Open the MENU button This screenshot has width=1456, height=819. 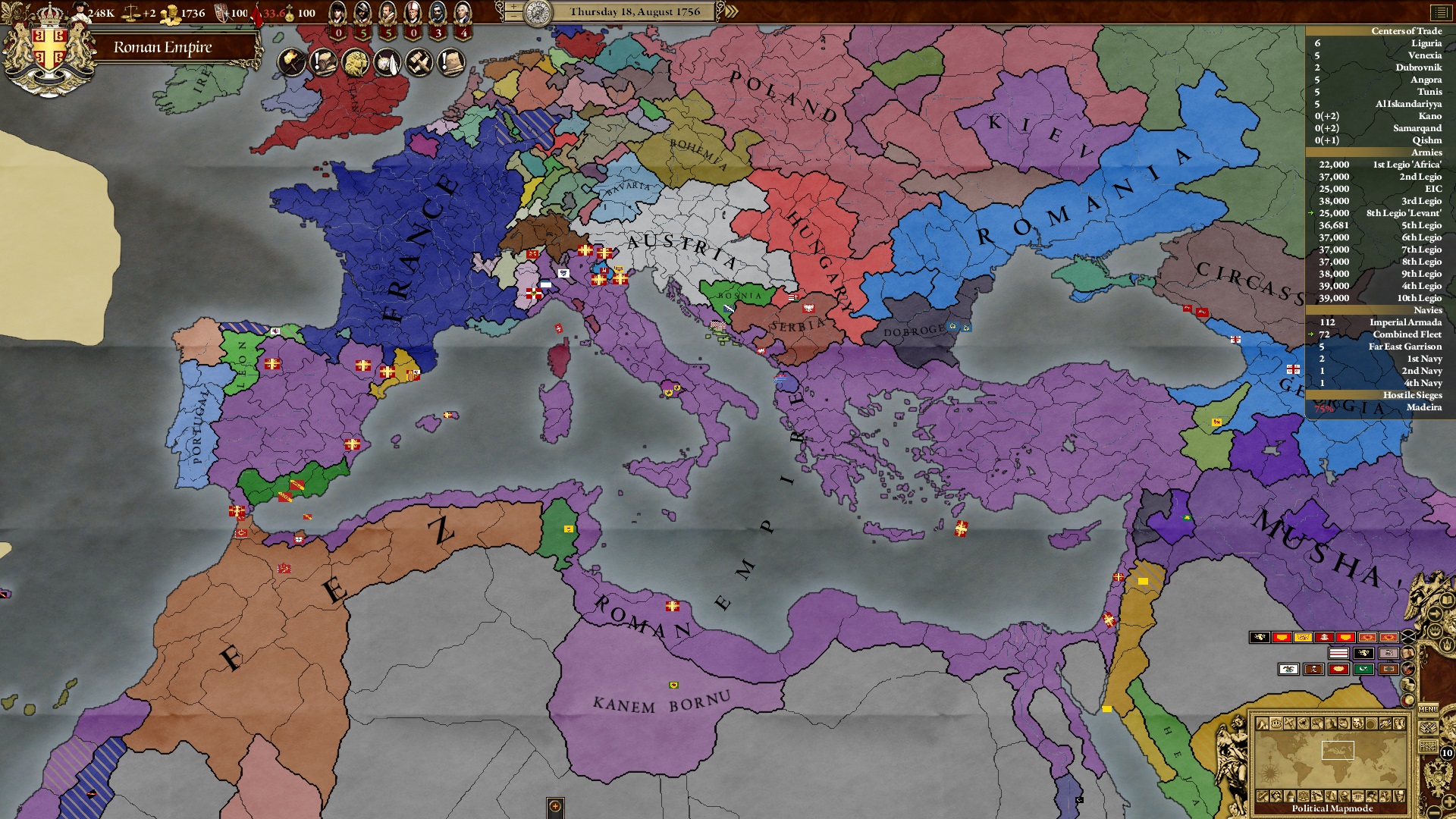(x=1428, y=709)
